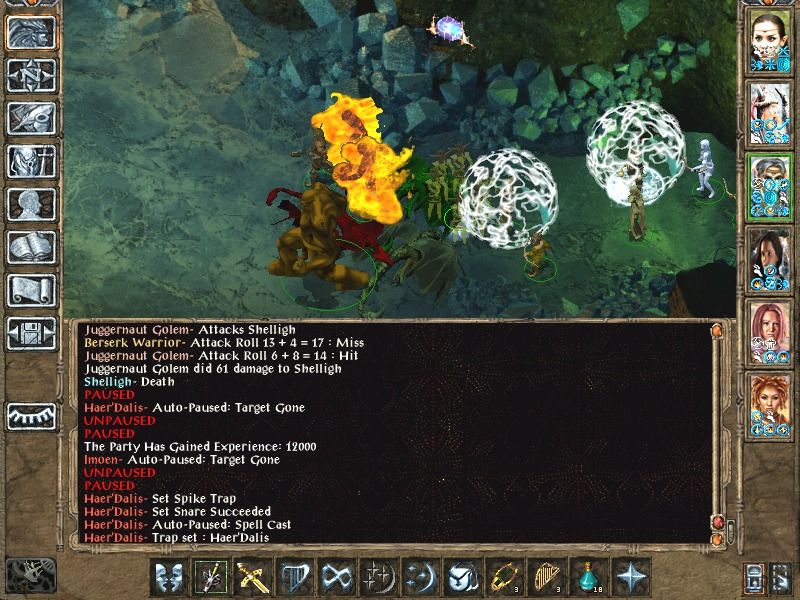Open the mage spellbook
Screen dimensions: 800x600
pyautogui.click(x=31, y=247)
